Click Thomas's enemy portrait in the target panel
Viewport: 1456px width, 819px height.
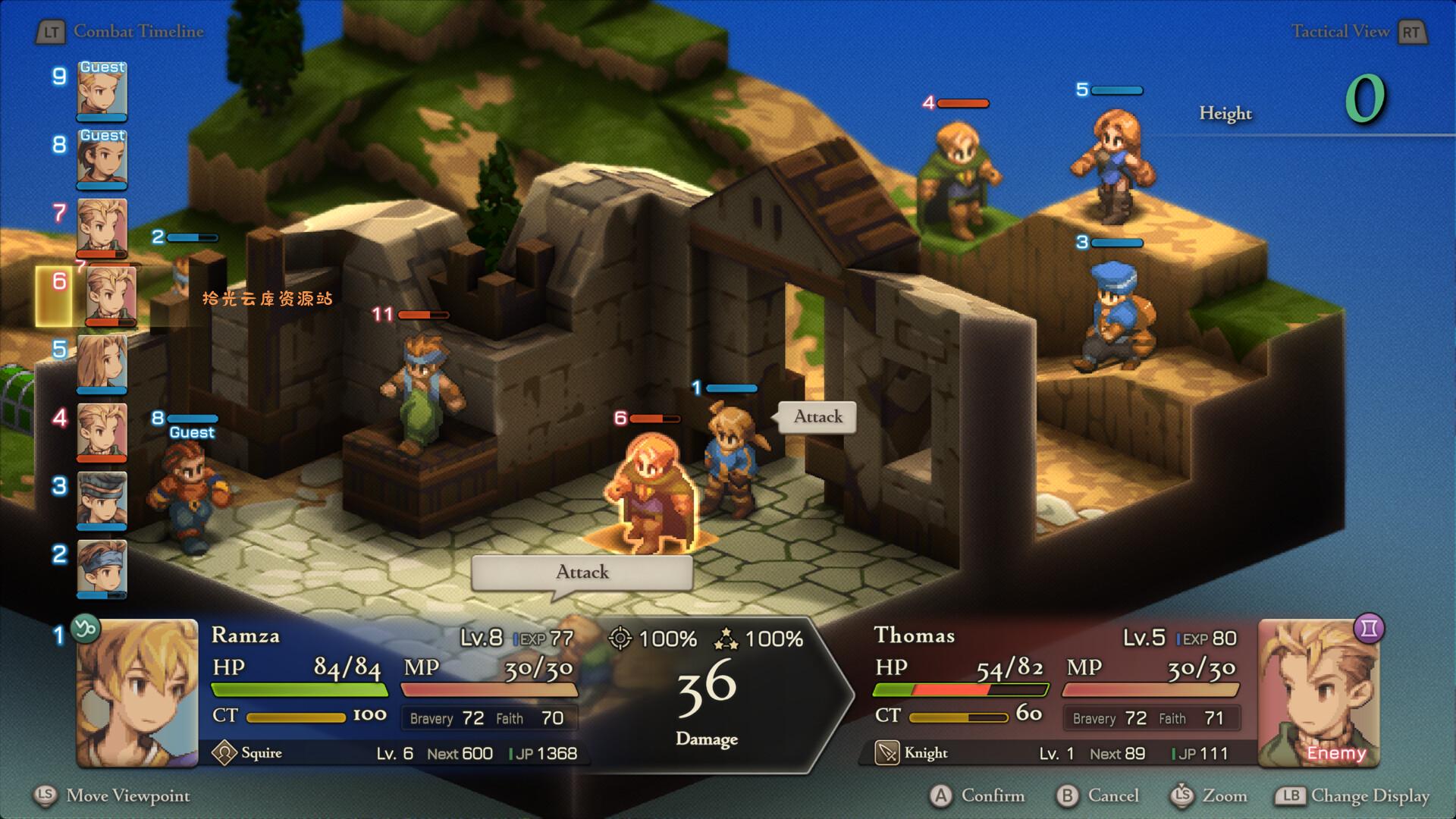[1318, 693]
